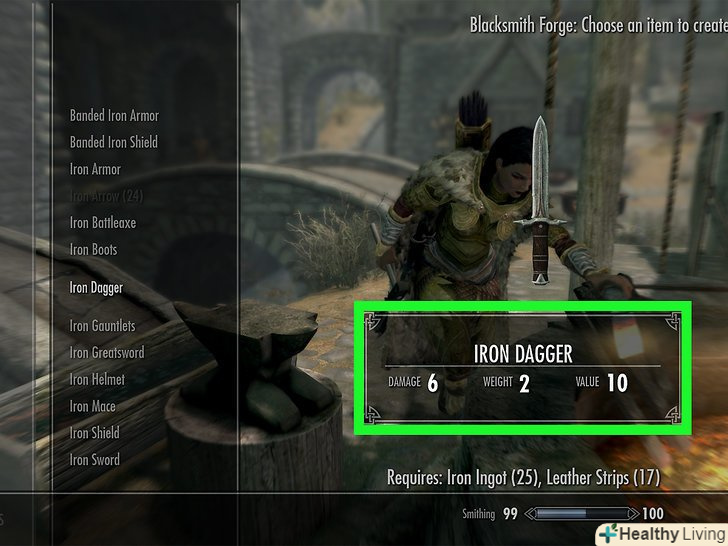Pick Iron Mace in the forge list

tap(92, 407)
